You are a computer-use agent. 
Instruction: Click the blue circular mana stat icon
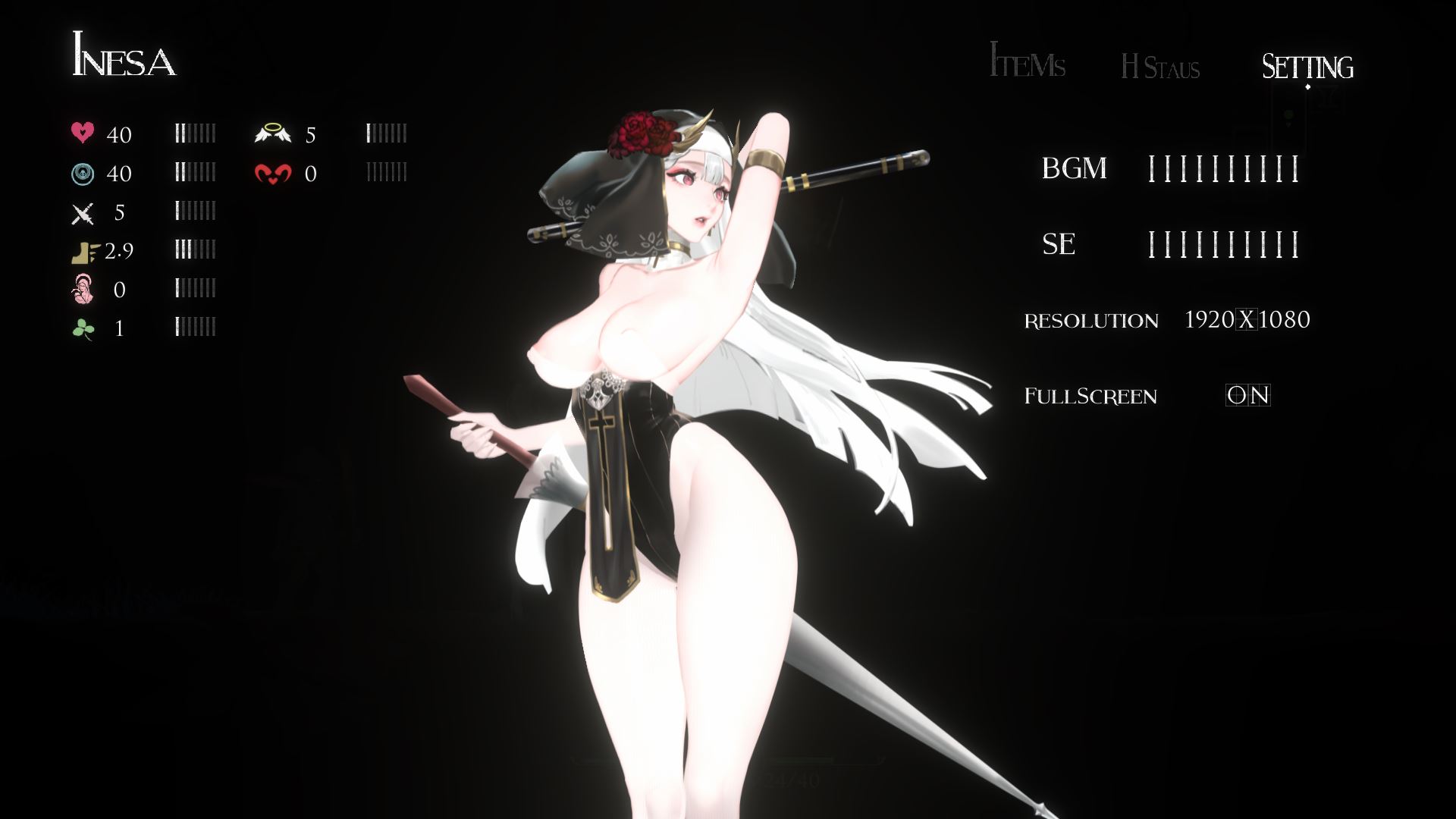coord(84,173)
